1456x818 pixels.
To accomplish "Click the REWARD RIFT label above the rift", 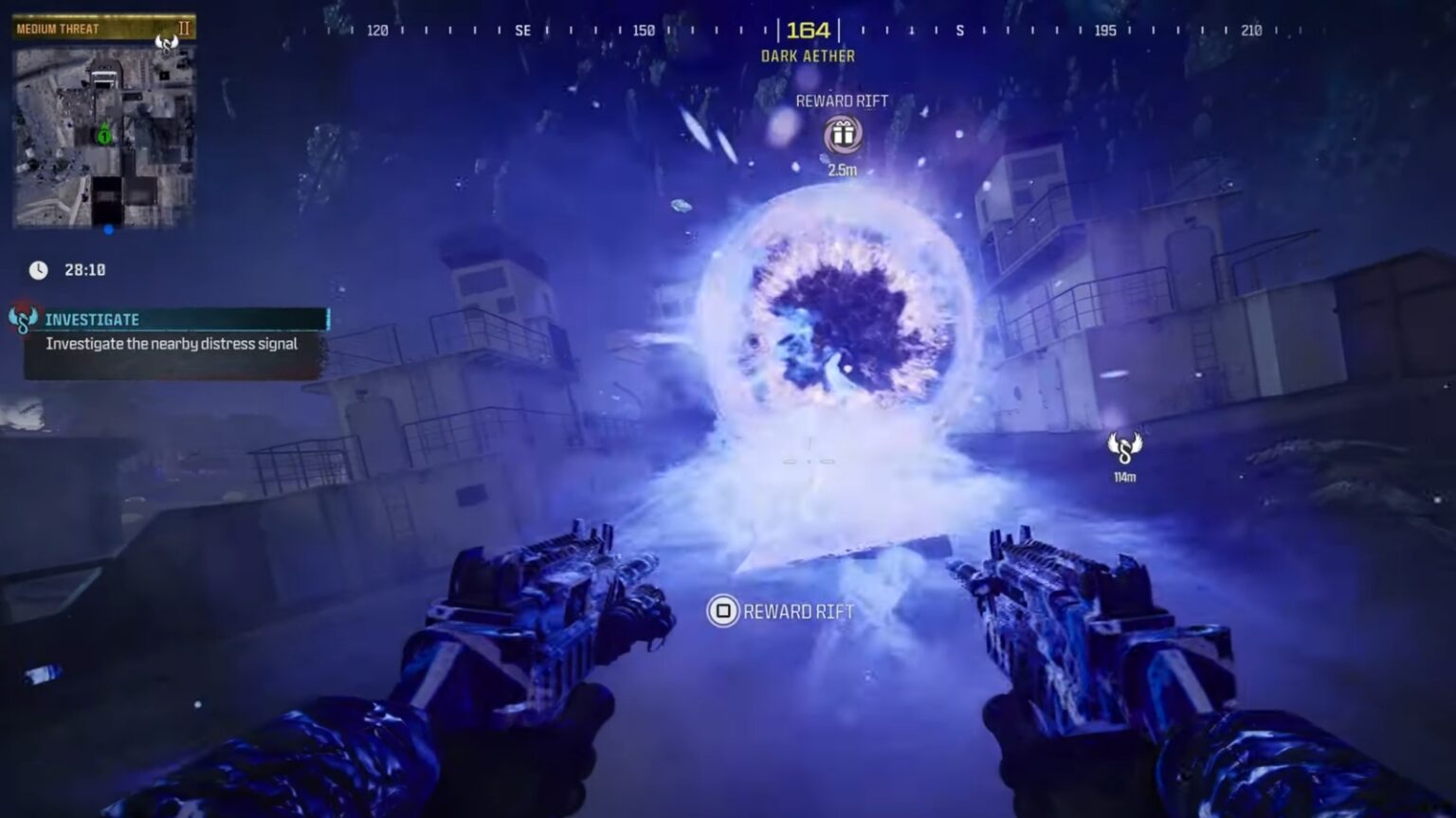I will (x=843, y=100).
